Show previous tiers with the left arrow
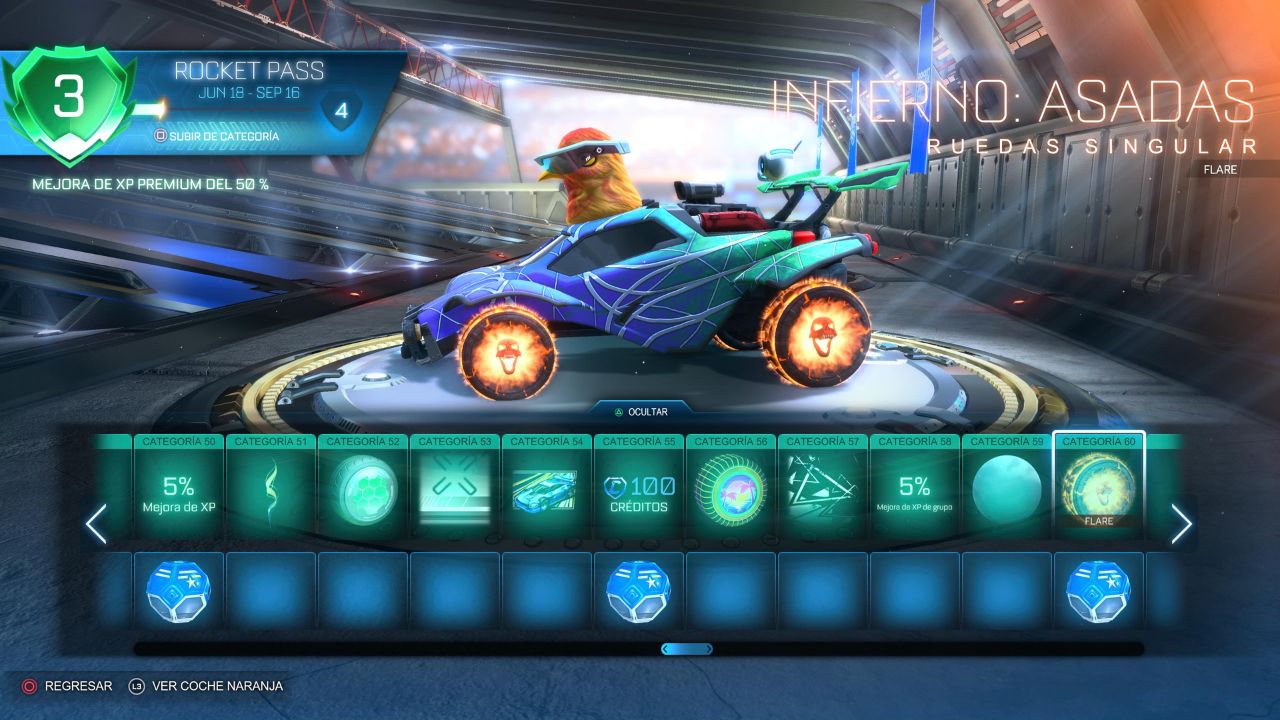The image size is (1280, 720). click(96, 524)
